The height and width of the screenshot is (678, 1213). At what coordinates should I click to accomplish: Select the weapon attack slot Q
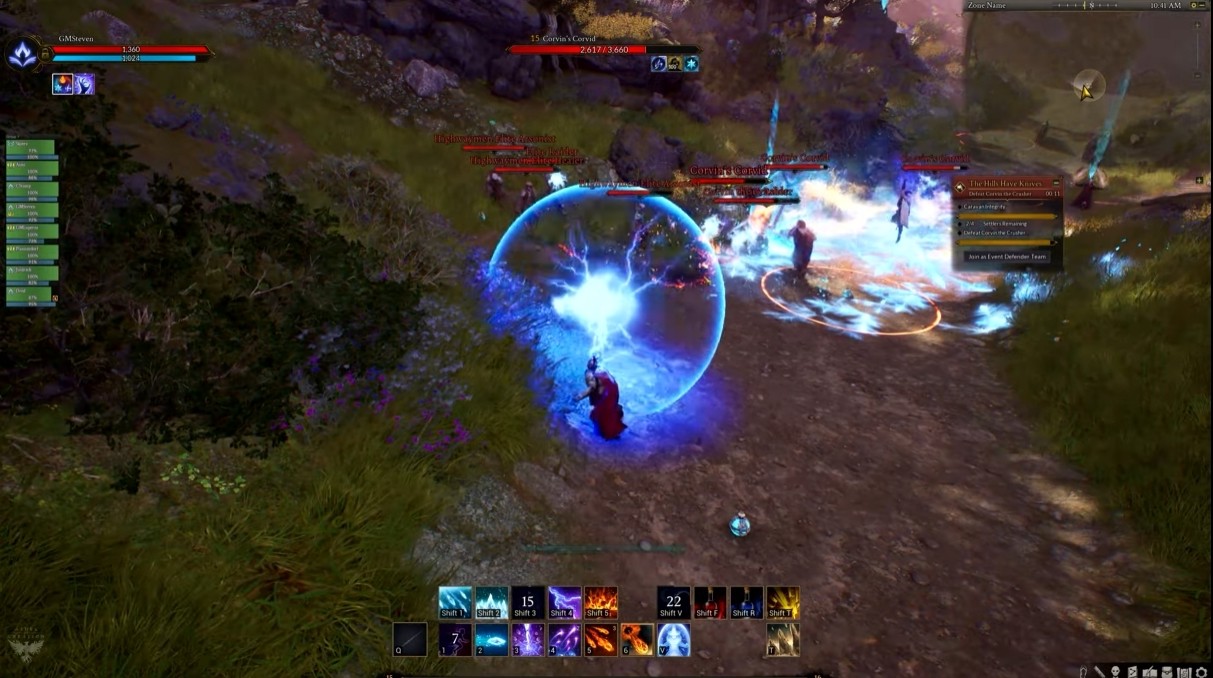tap(410, 639)
